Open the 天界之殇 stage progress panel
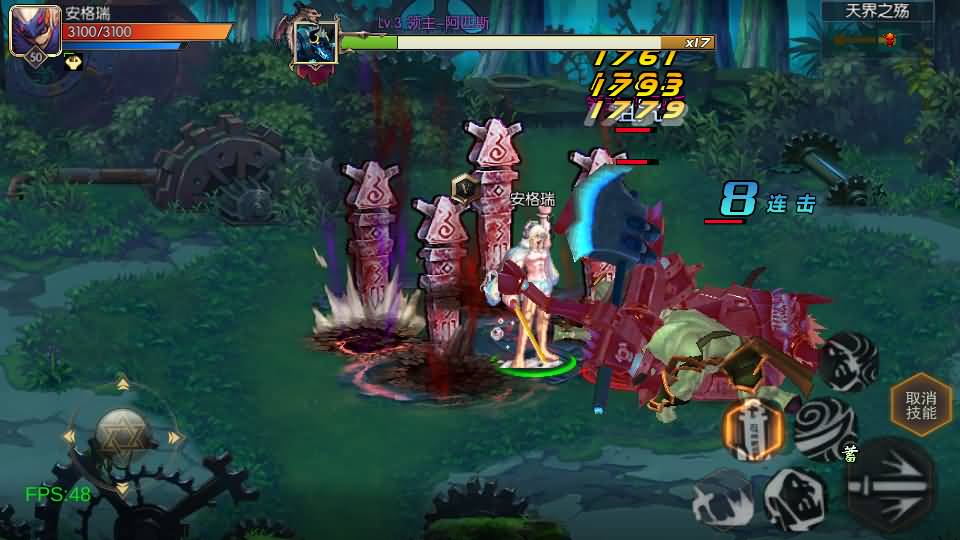 [x=877, y=27]
